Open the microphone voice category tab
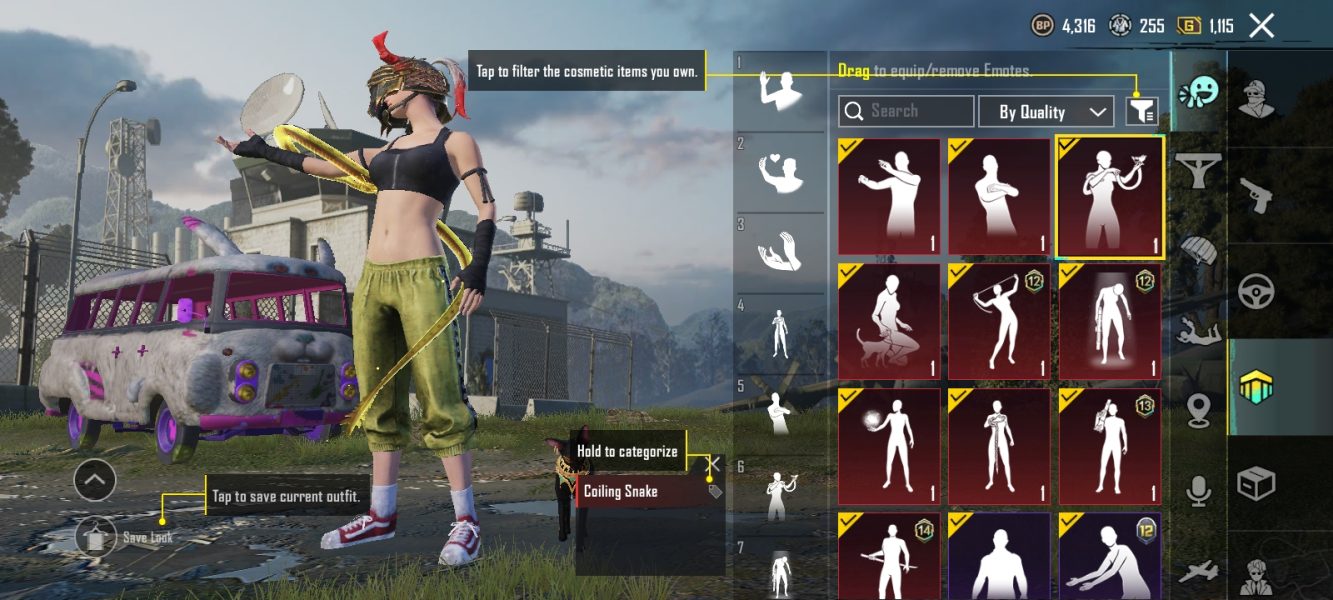 point(1197,489)
